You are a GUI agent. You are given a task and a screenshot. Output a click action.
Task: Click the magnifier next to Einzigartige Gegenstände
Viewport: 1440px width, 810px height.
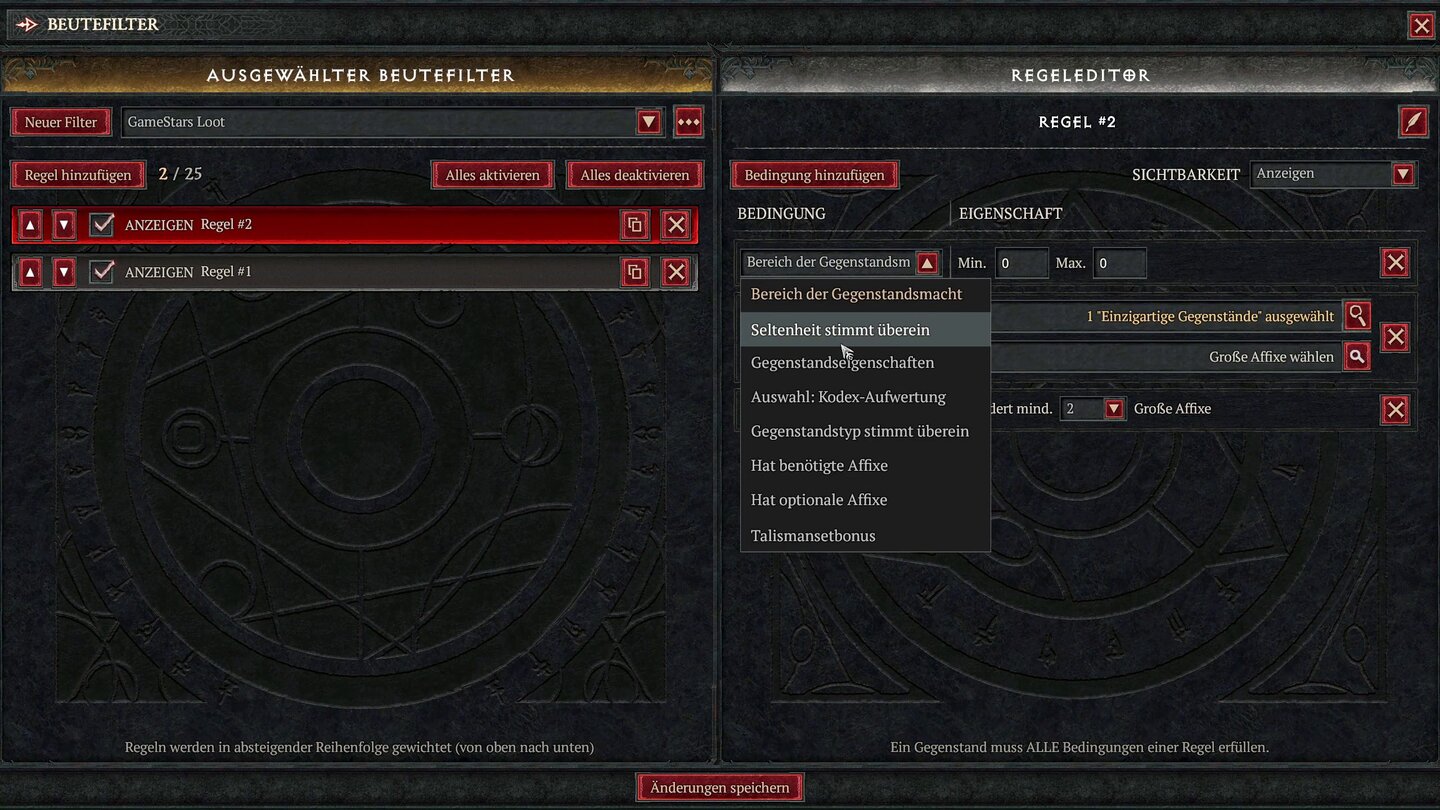[1357, 316]
